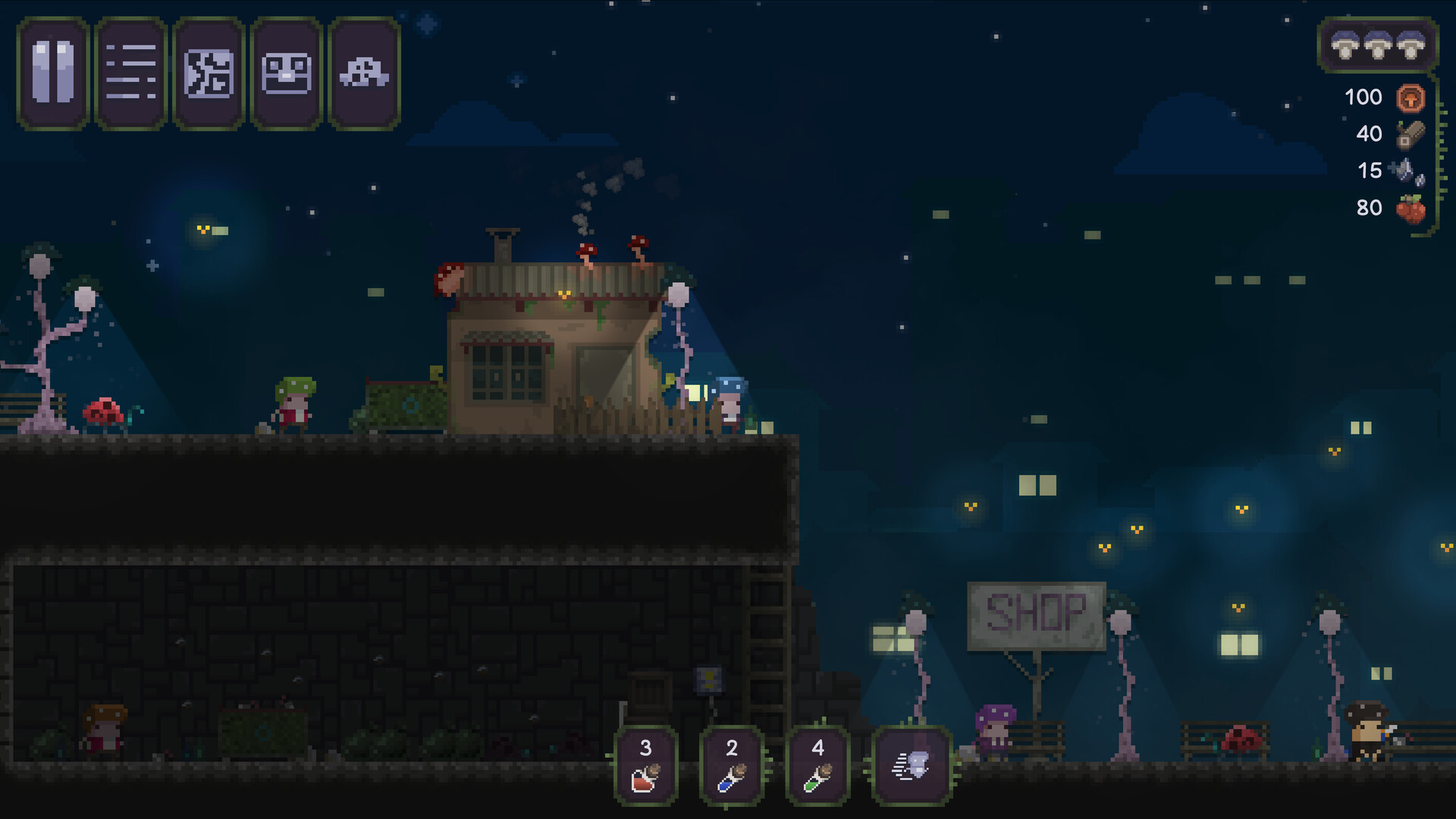Open the map icon in the toolbar
Image resolution: width=1456 pixels, height=819 pixels.
(x=209, y=73)
